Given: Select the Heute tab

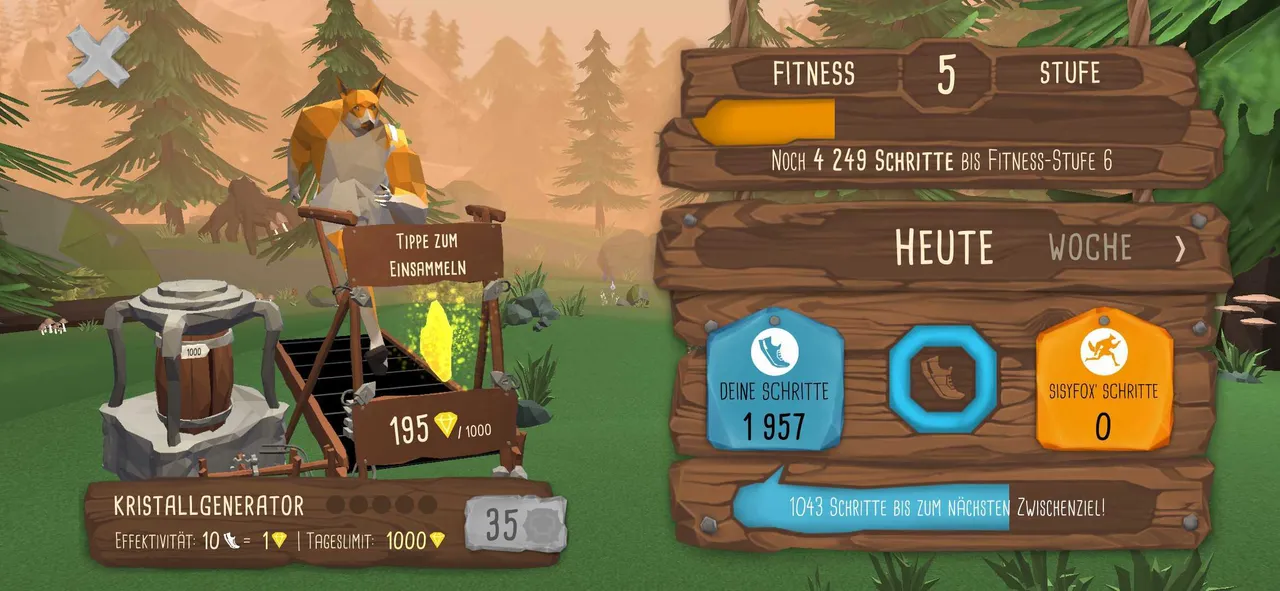Looking at the screenshot, I should click(x=944, y=248).
